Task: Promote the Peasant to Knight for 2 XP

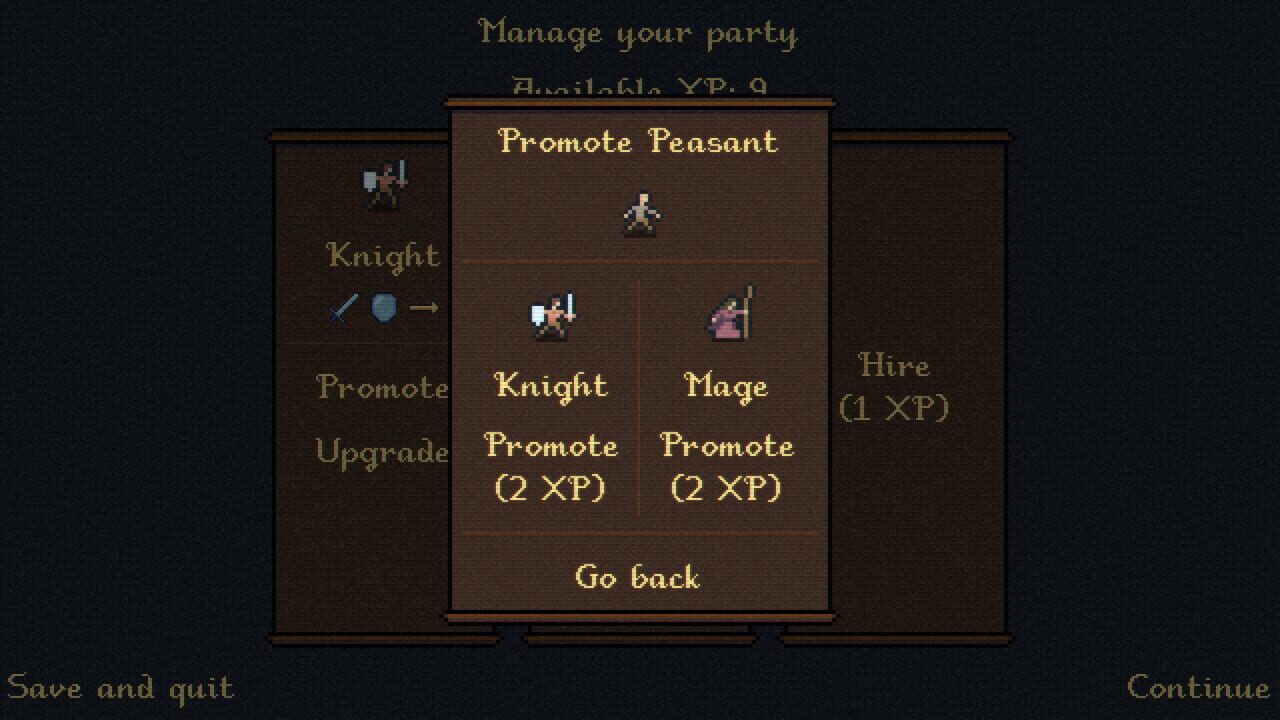Action: (551, 467)
